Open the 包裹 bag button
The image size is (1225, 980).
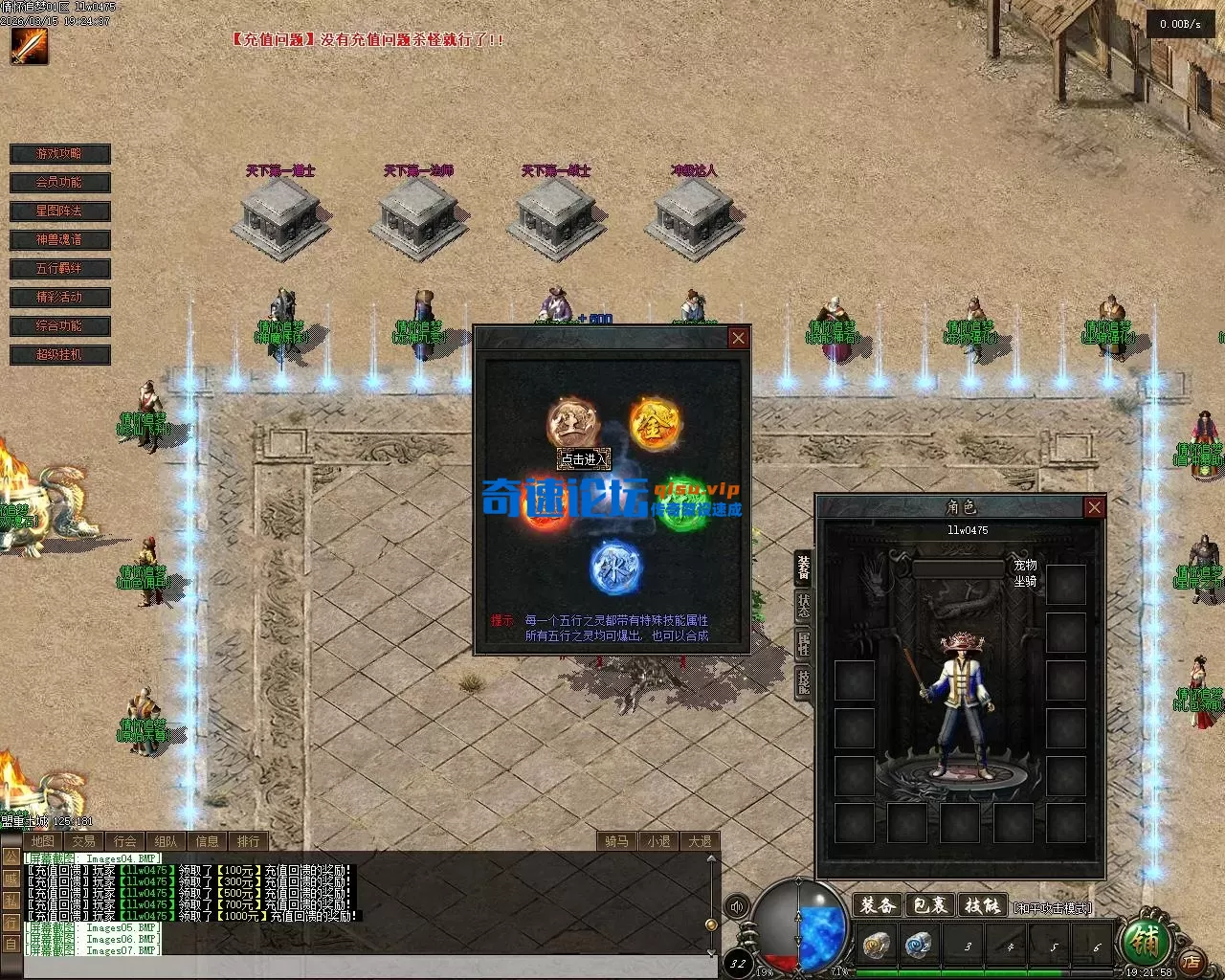tap(929, 905)
